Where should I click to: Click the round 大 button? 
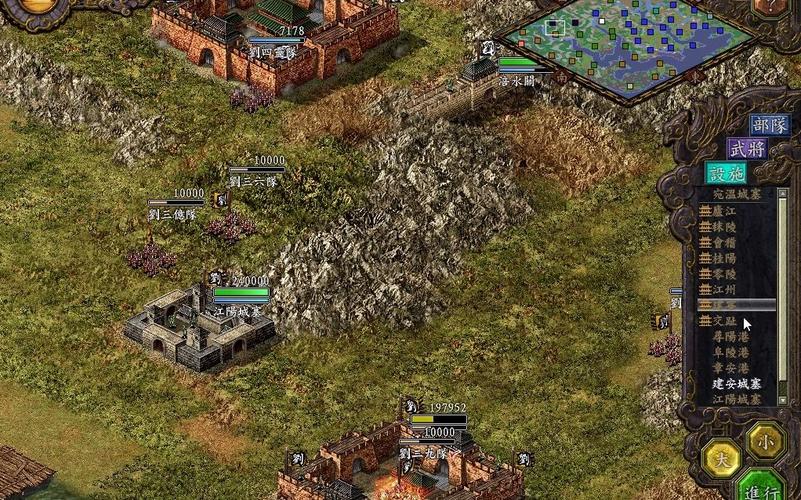coord(721,458)
